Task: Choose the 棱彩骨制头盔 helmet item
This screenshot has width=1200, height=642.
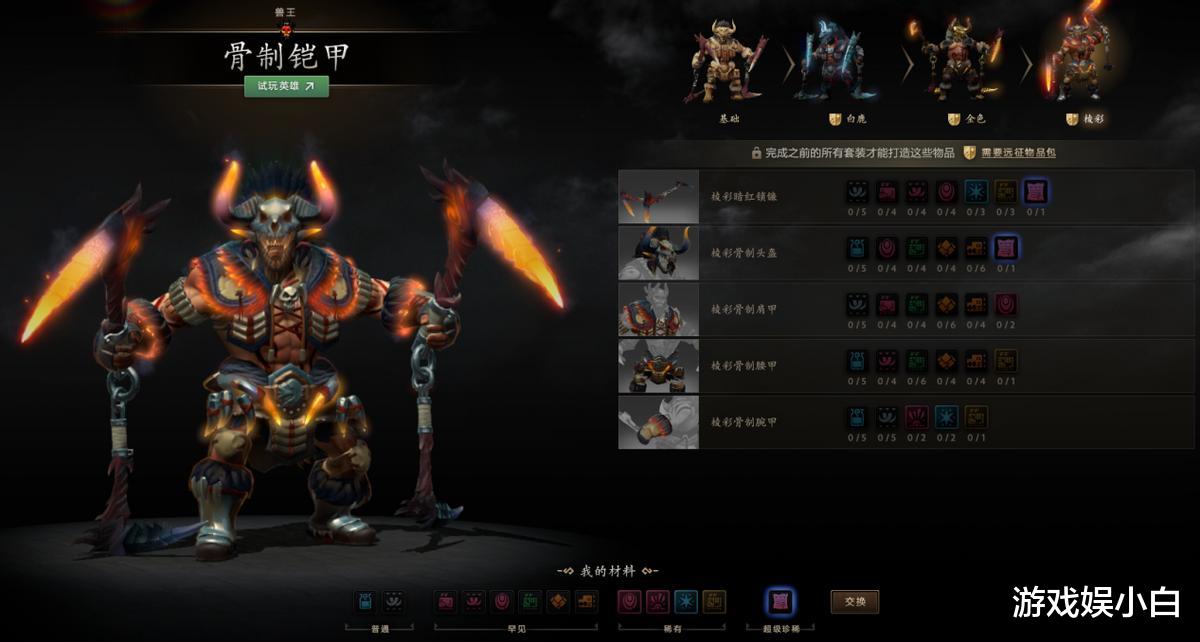Action: tap(658, 252)
